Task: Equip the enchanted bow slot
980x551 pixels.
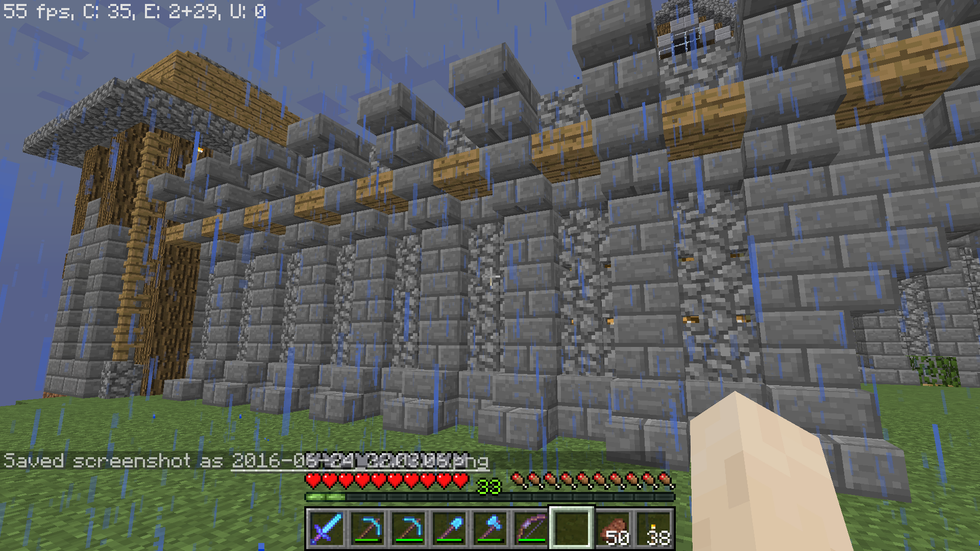Action: point(531,528)
